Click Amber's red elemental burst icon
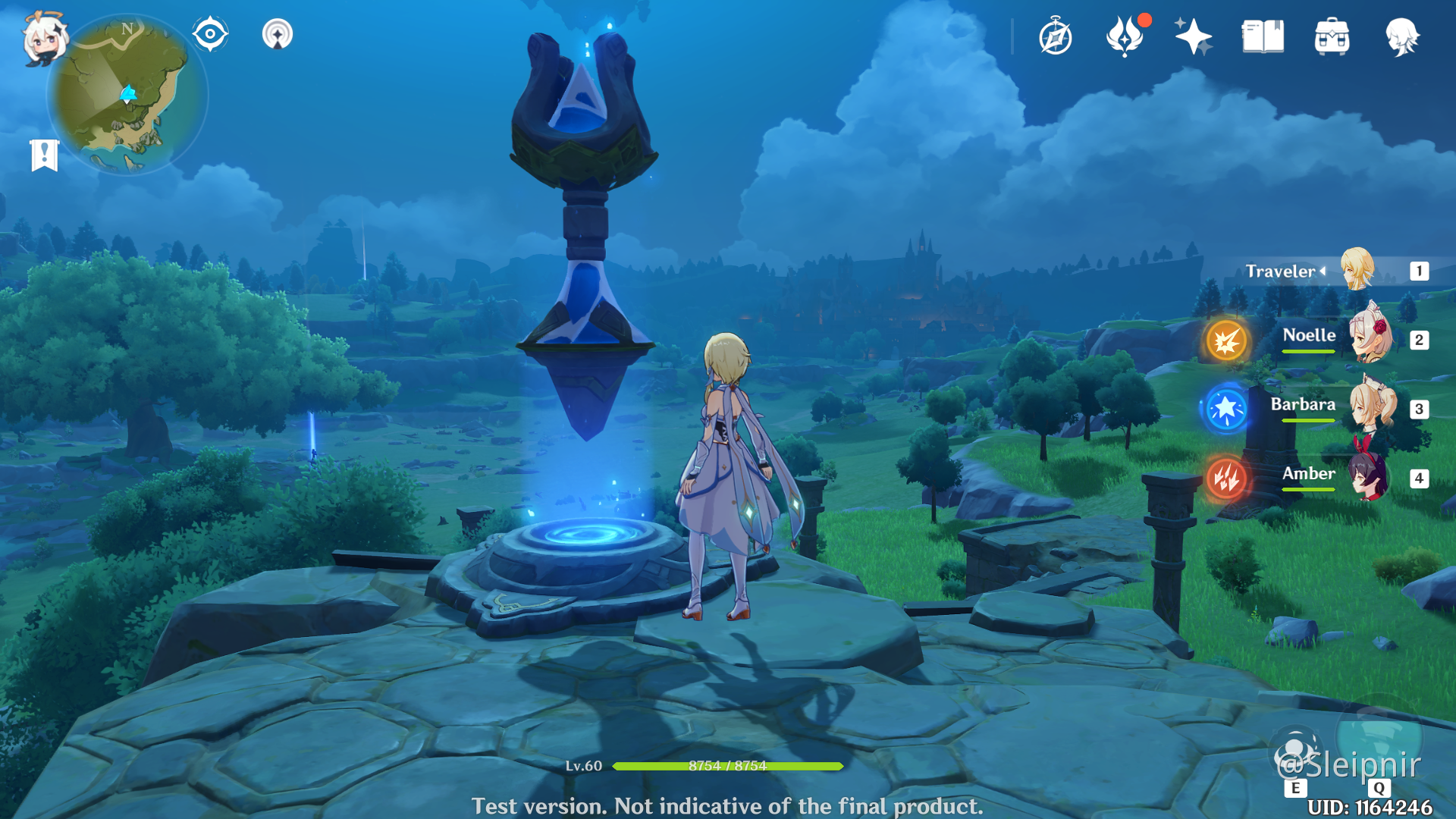The image size is (1456, 819). click(1226, 478)
